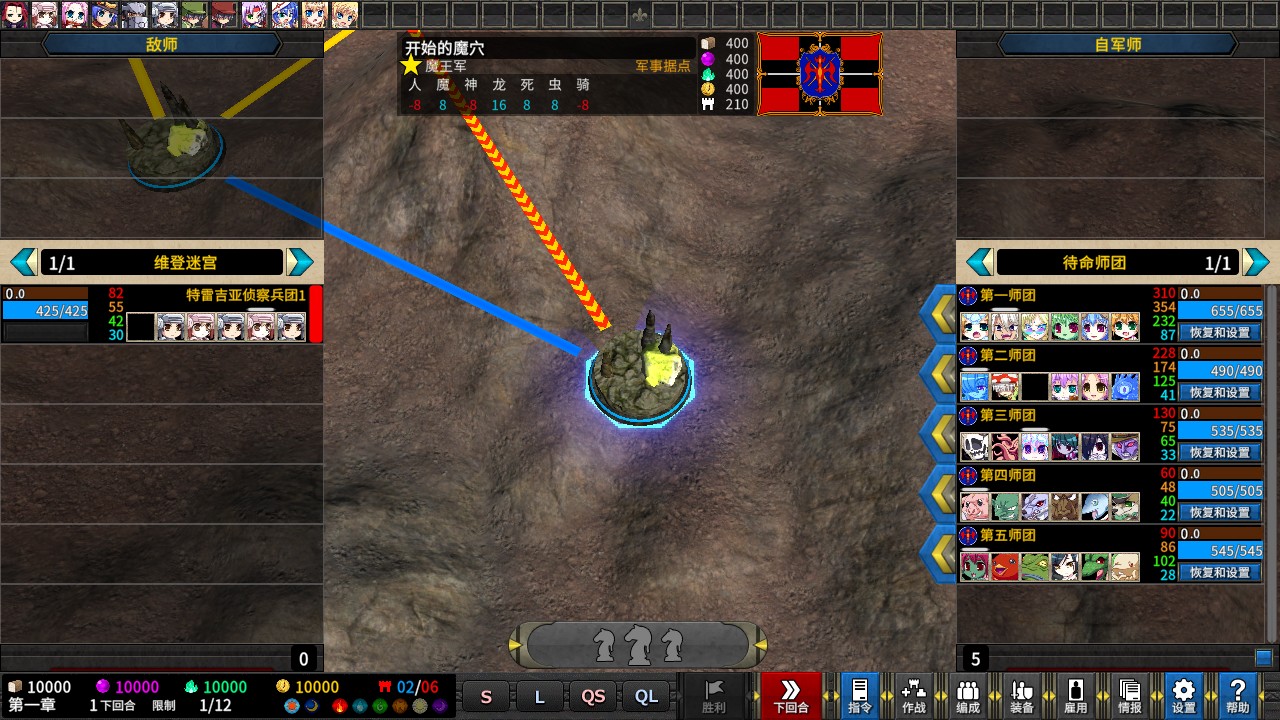Open the 编成 formation menu
The width and height of the screenshot is (1280, 720).
(x=967, y=695)
